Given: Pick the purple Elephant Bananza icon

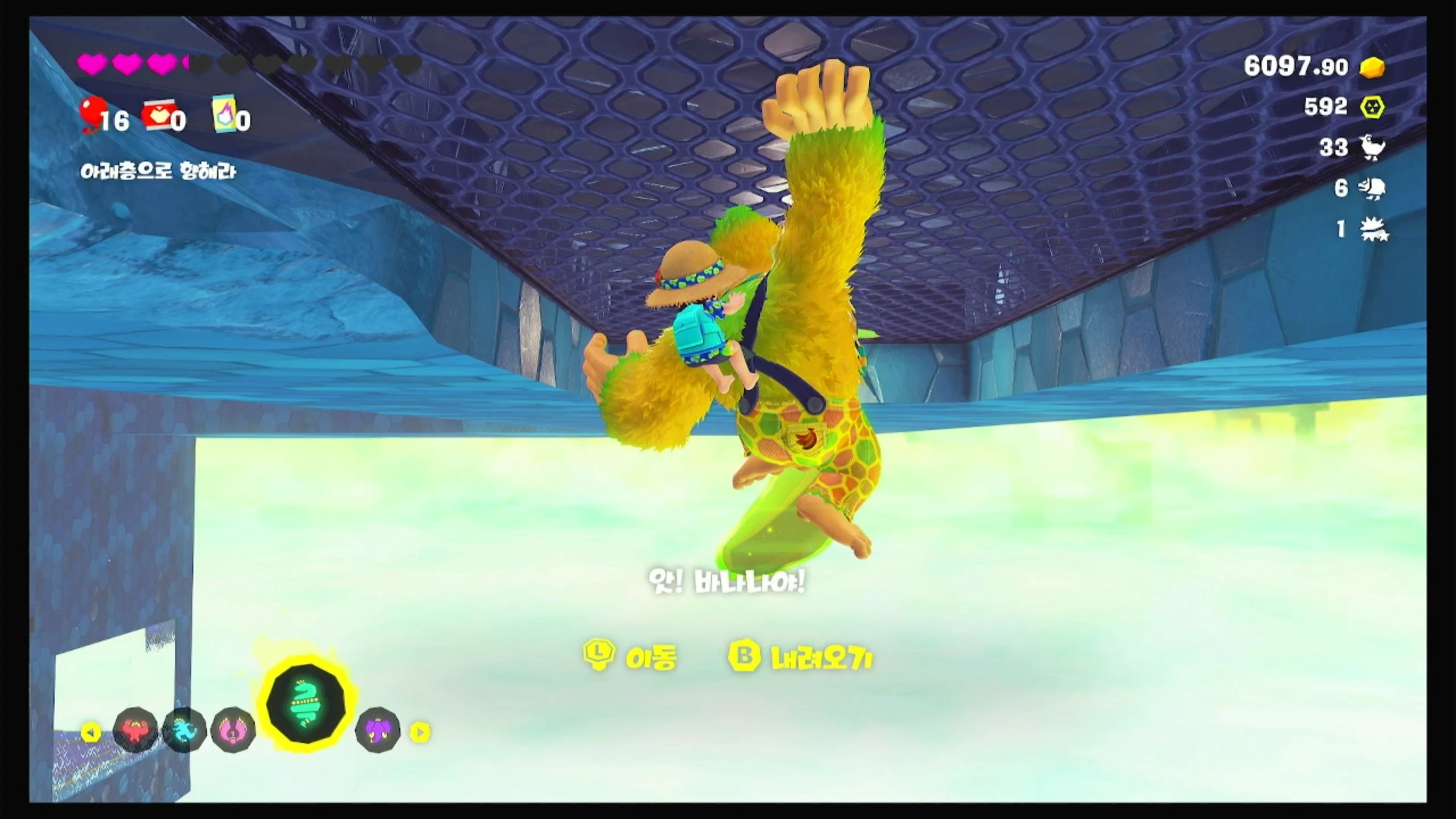Looking at the screenshot, I should [x=378, y=730].
